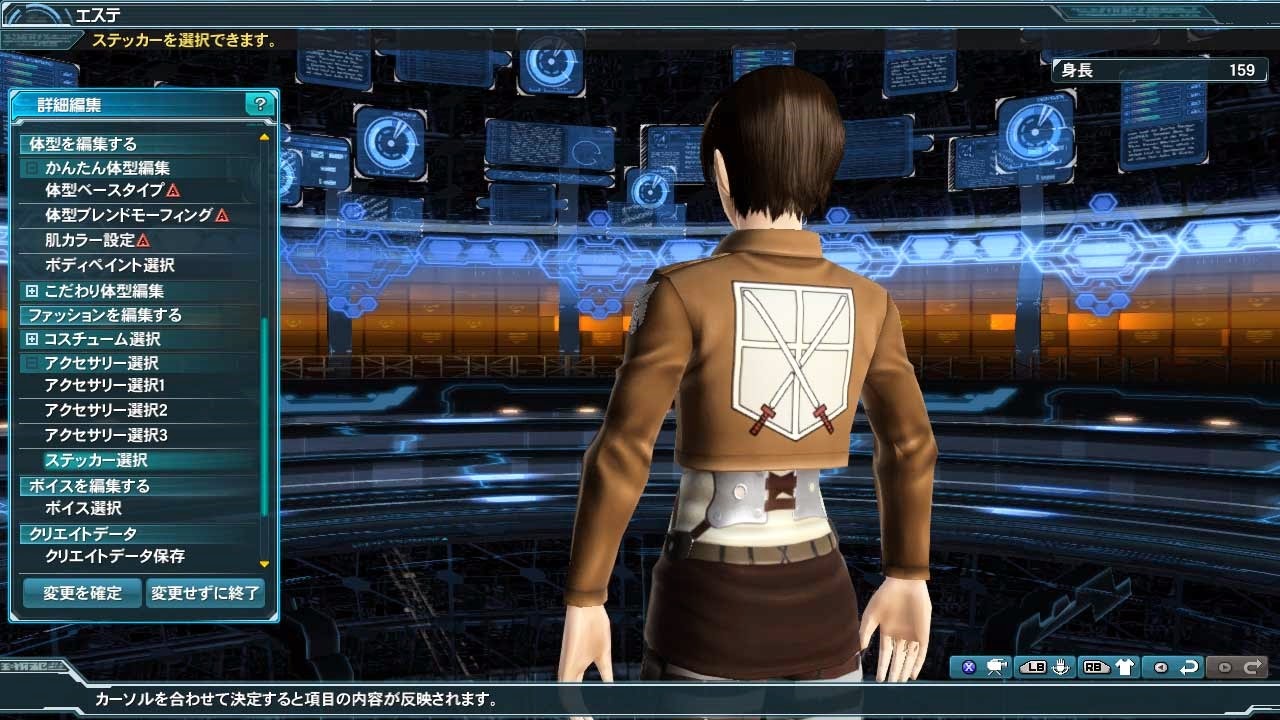
Task: Open help via the ? icon on 詳細編集 panel
Action: (x=262, y=103)
